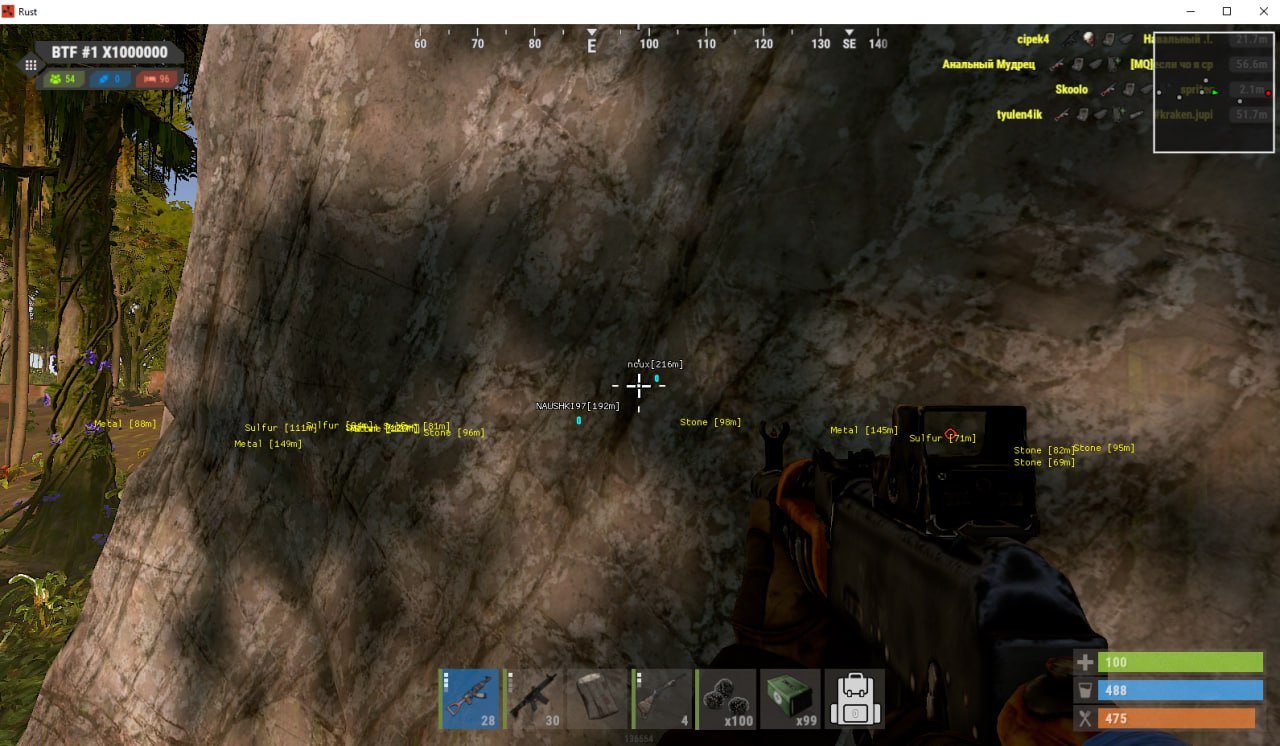Click the skull icon next to cipek4
1280x746 pixels.
tap(1087, 38)
